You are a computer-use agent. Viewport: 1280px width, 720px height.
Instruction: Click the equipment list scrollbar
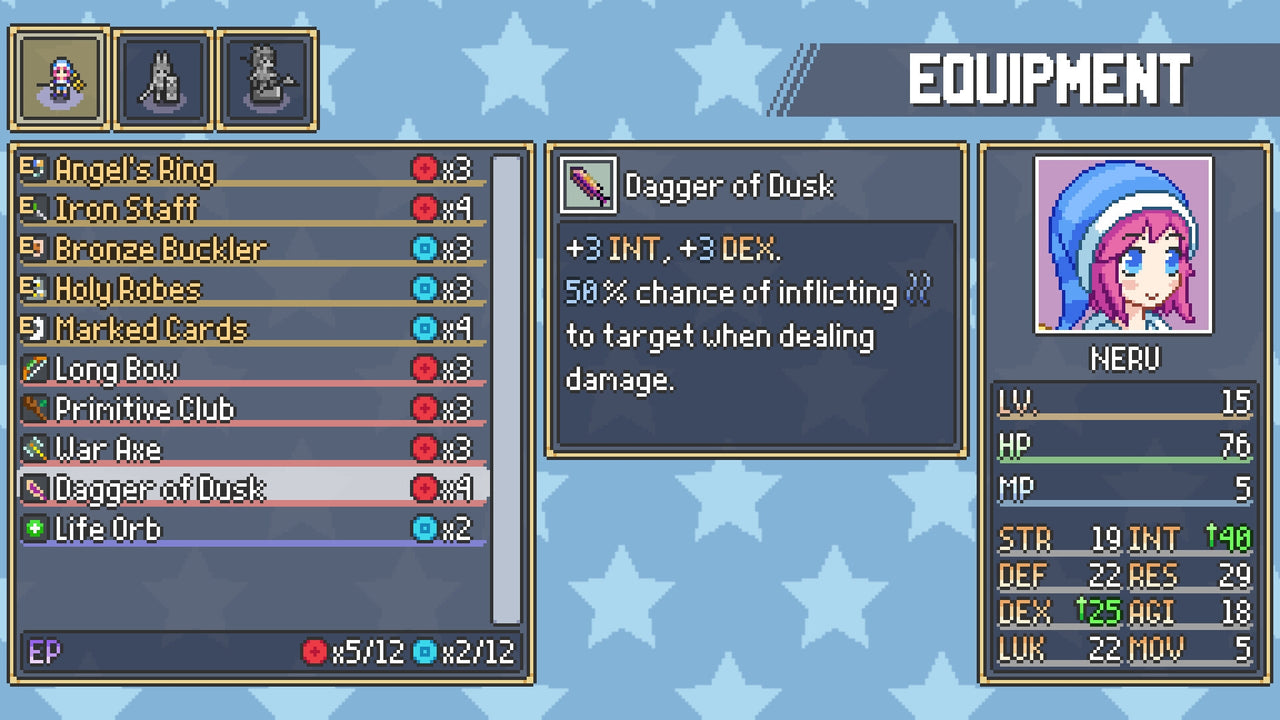click(507, 388)
